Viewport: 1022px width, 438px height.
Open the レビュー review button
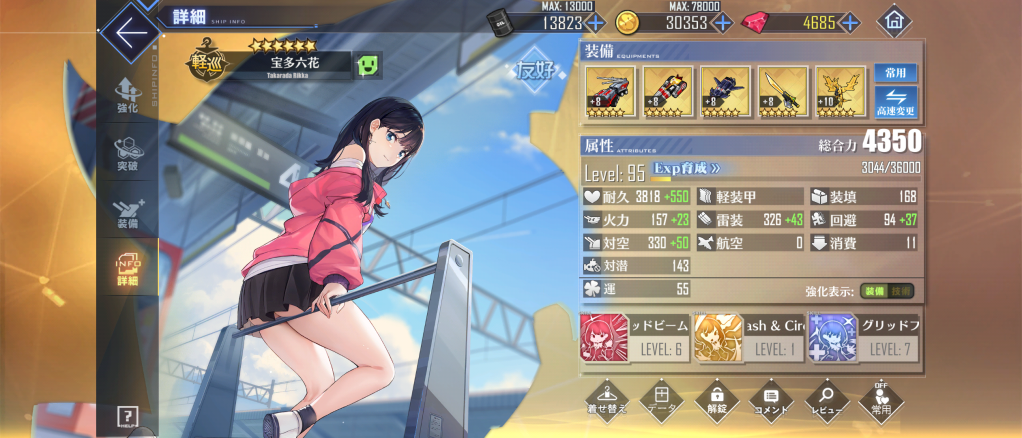point(827,399)
